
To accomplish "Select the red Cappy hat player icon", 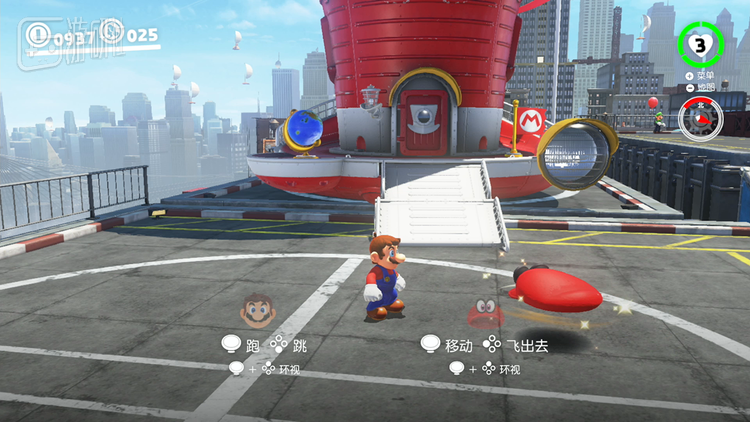I will click(x=487, y=312).
